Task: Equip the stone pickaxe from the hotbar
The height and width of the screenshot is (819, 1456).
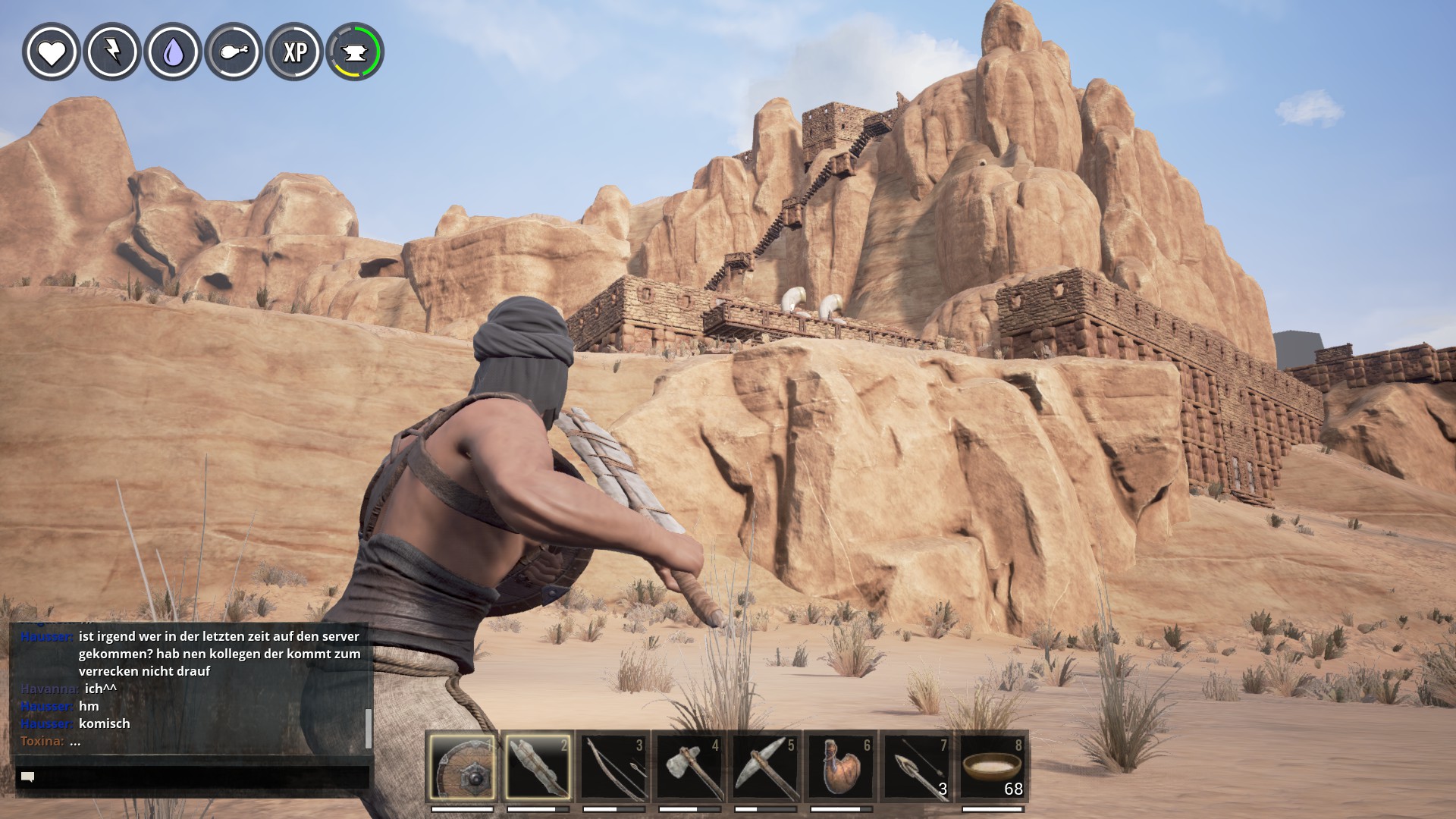Action: pyautogui.click(x=765, y=767)
